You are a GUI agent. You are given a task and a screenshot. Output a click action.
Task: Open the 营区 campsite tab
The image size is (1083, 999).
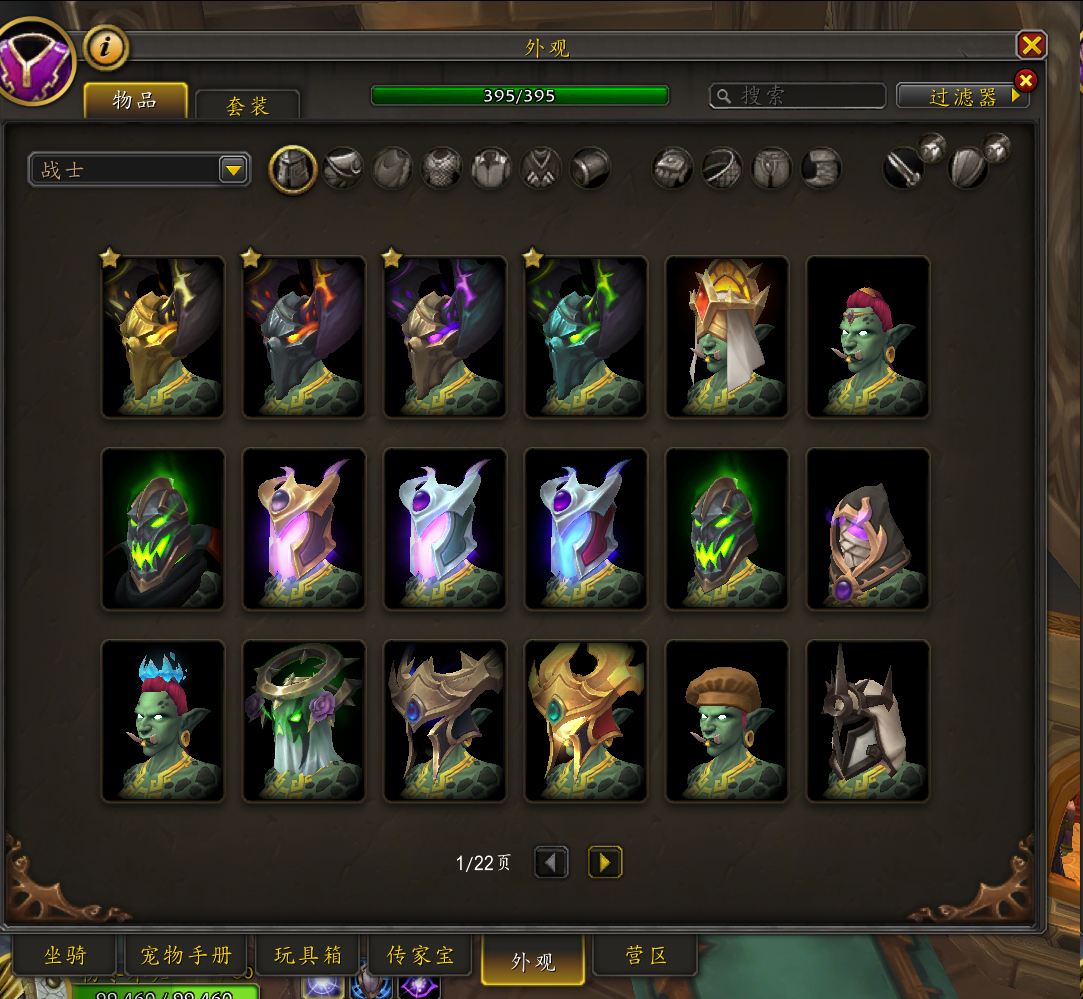tap(646, 956)
